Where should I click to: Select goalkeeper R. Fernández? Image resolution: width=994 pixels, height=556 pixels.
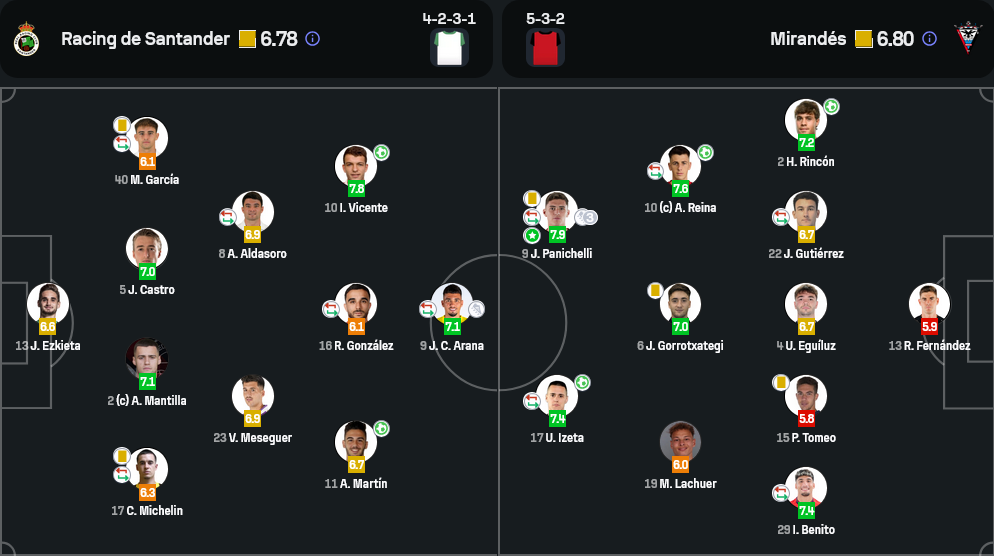tap(929, 304)
